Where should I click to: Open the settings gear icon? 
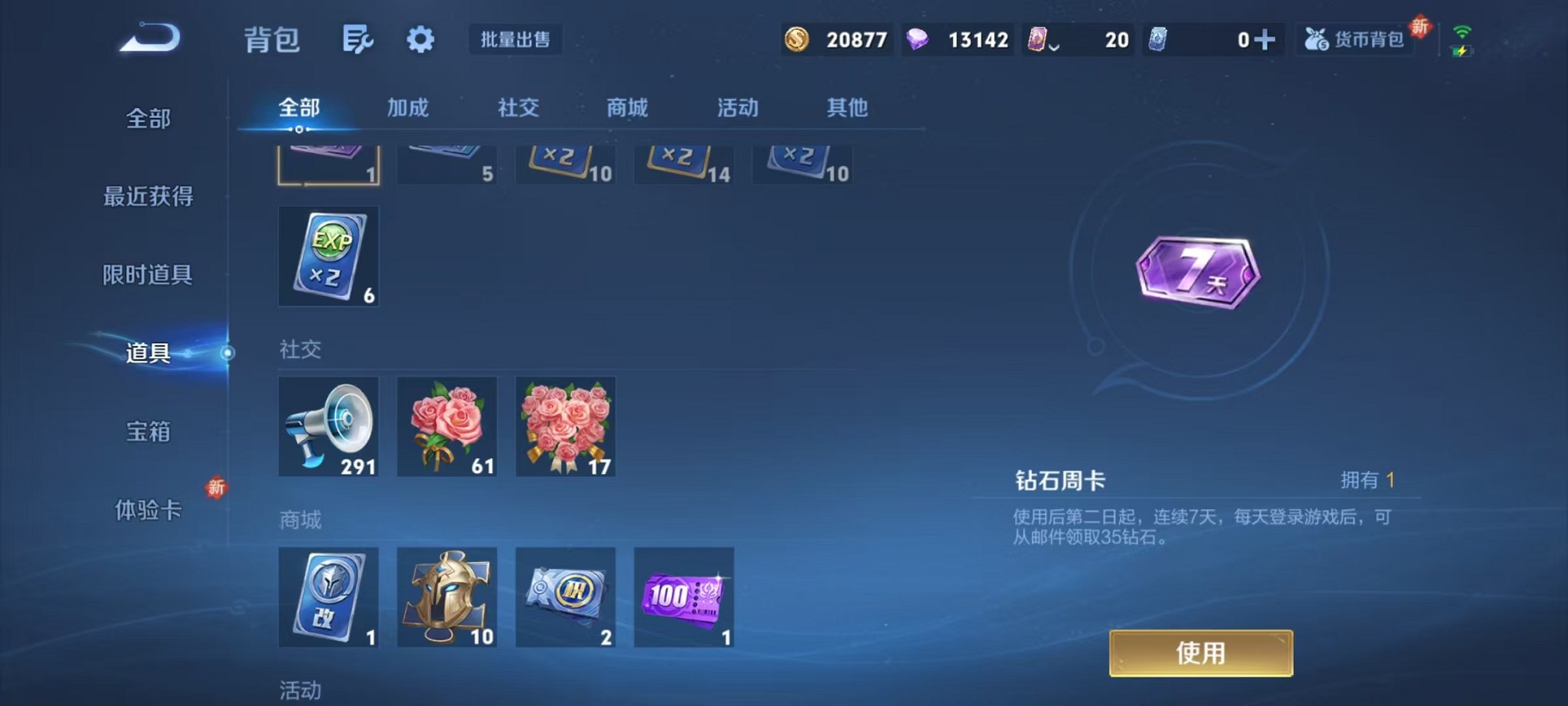[x=420, y=38]
